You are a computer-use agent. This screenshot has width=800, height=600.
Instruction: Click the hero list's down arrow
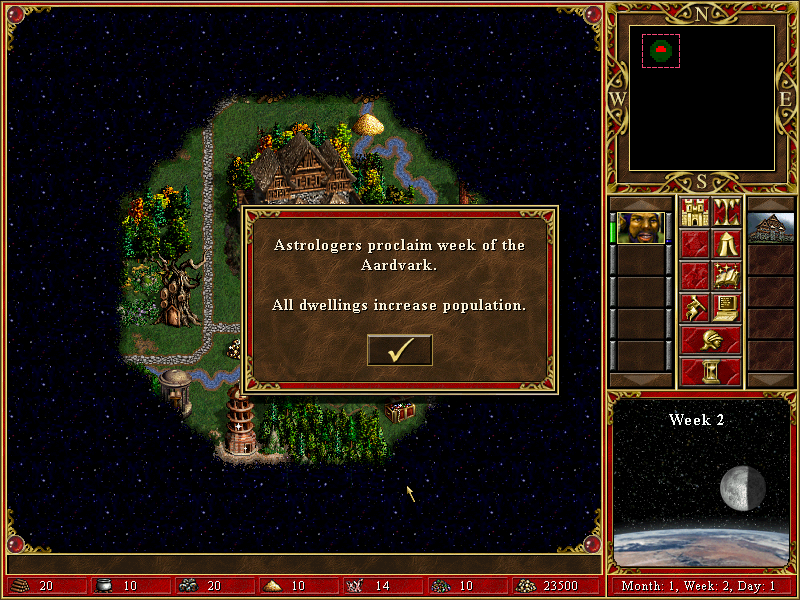(639, 380)
